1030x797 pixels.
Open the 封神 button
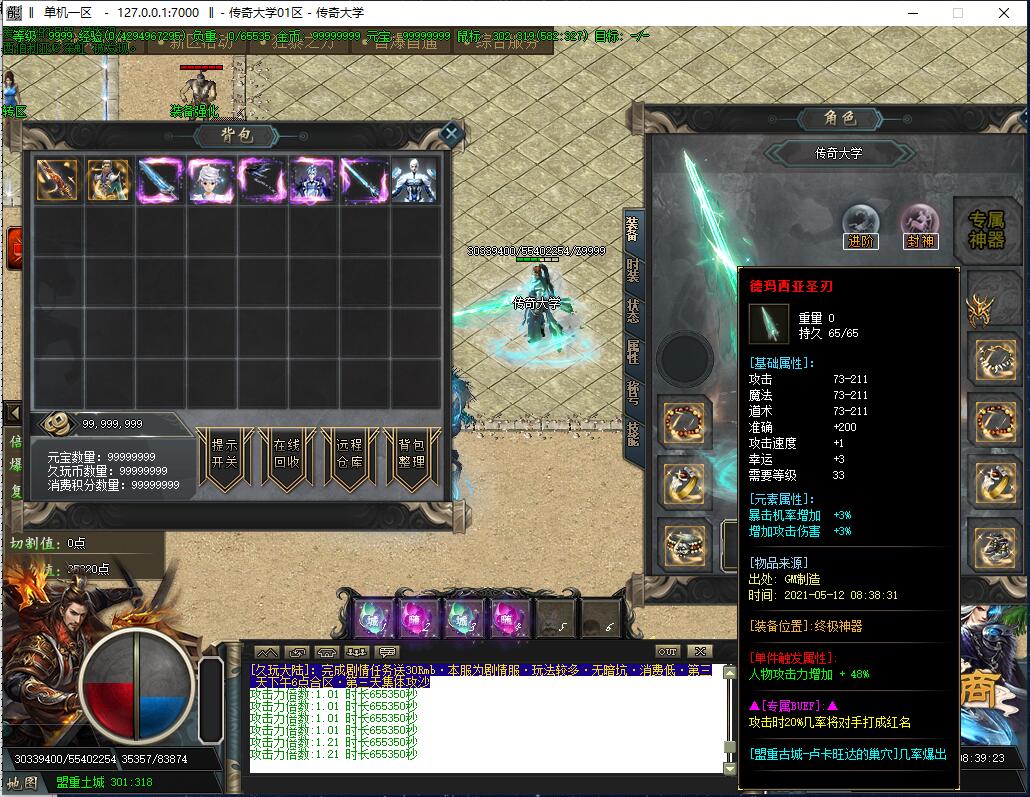(919, 227)
